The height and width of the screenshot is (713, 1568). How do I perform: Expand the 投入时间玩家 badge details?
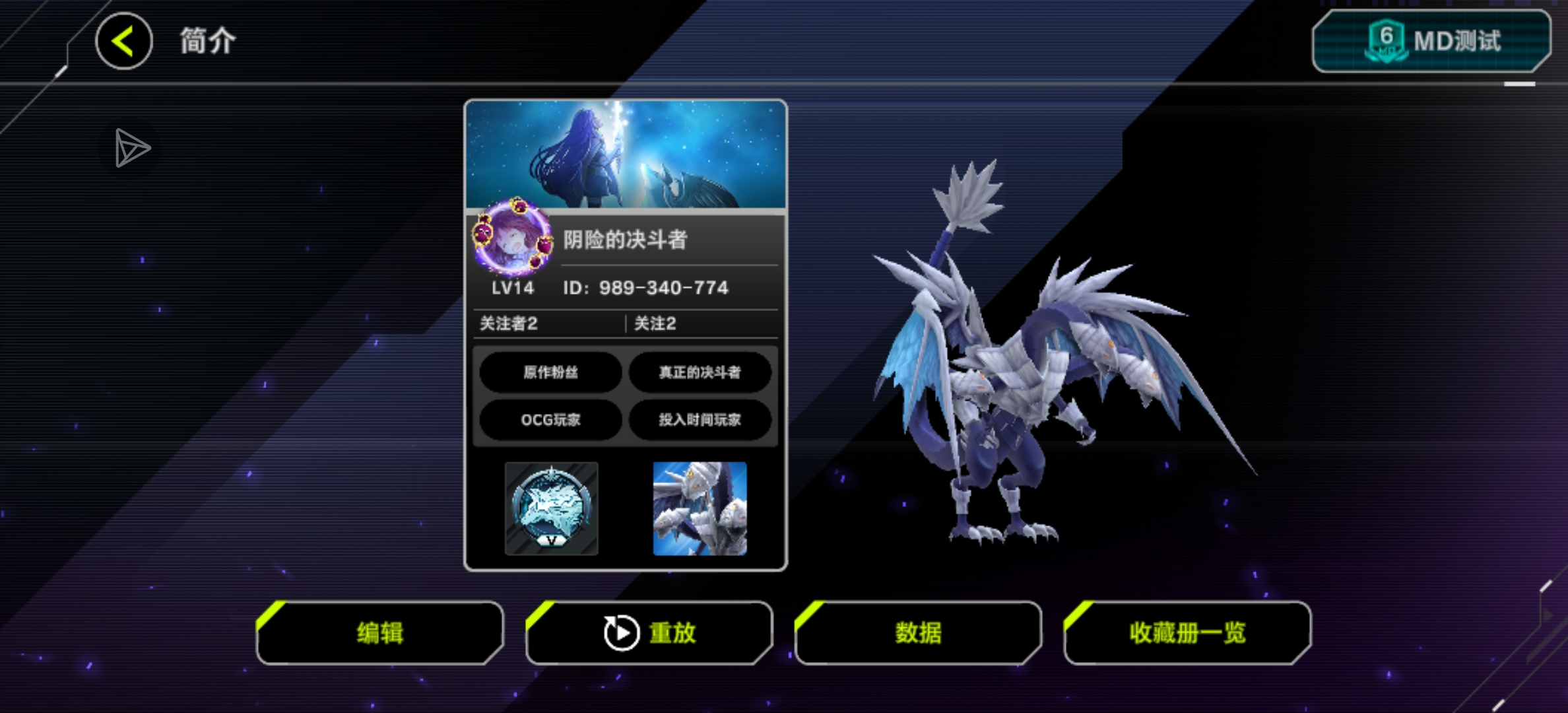700,420
